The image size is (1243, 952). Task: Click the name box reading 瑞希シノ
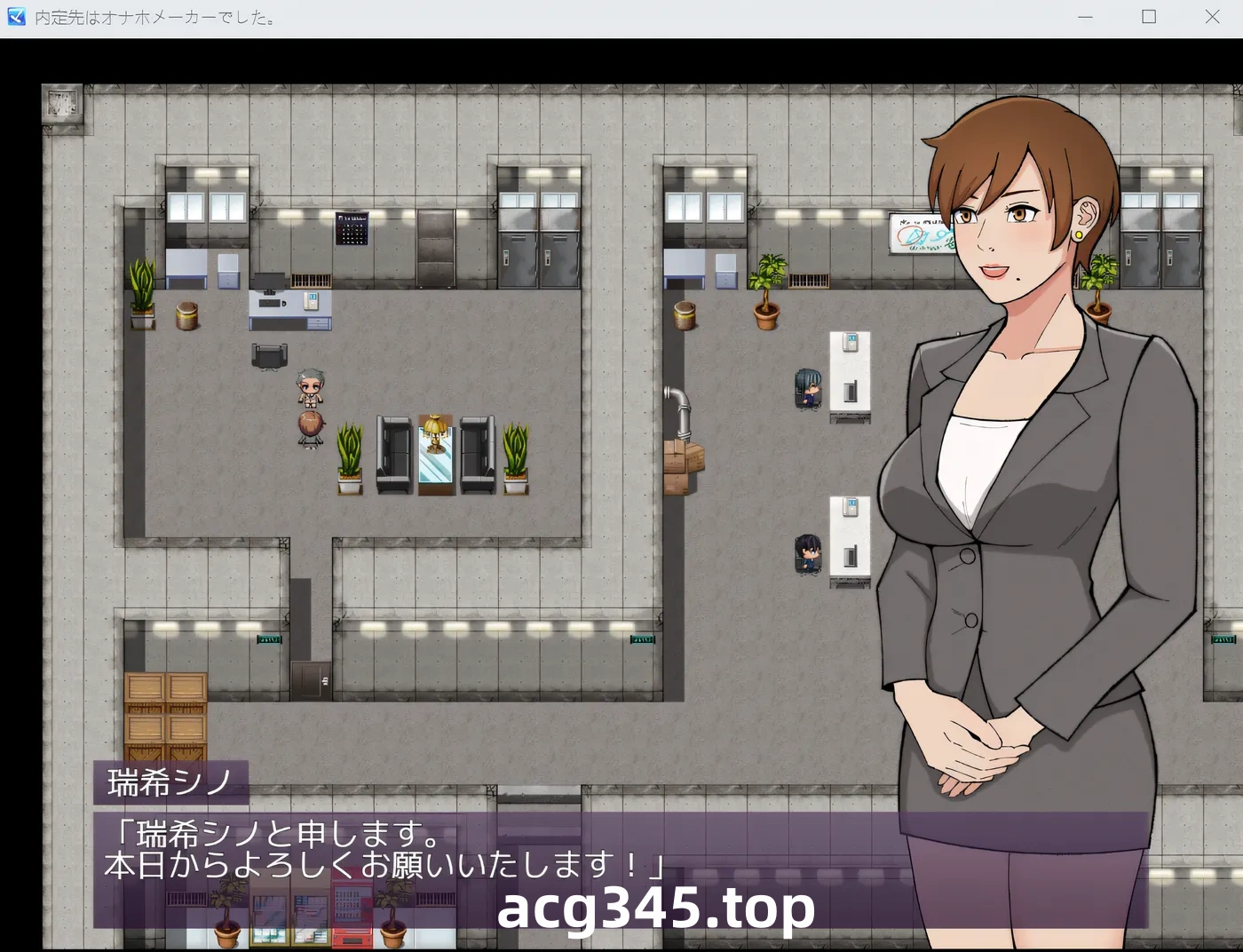171,782
